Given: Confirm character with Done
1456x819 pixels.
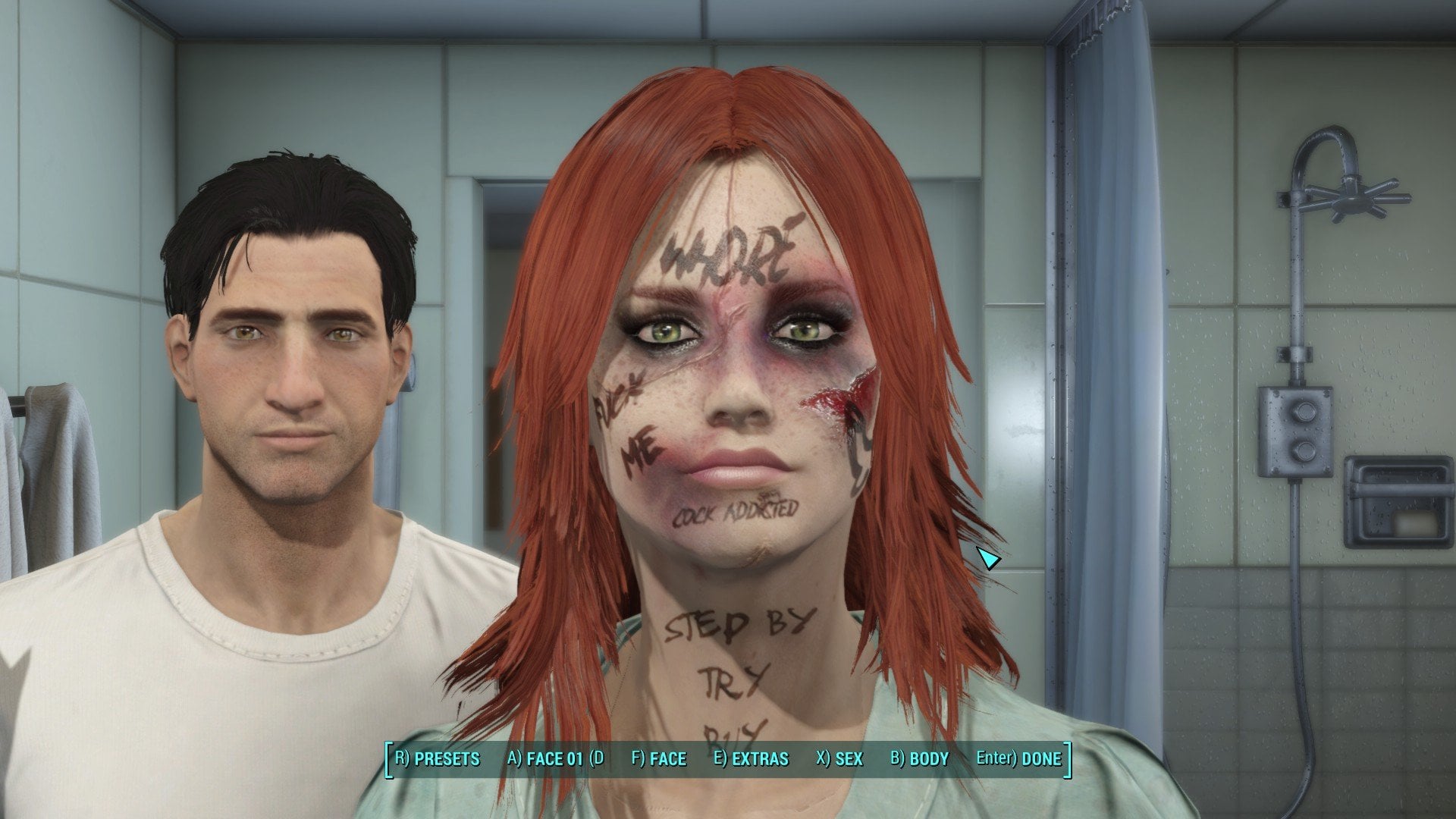Looking at the screenshot, I should pos(1018,759).
